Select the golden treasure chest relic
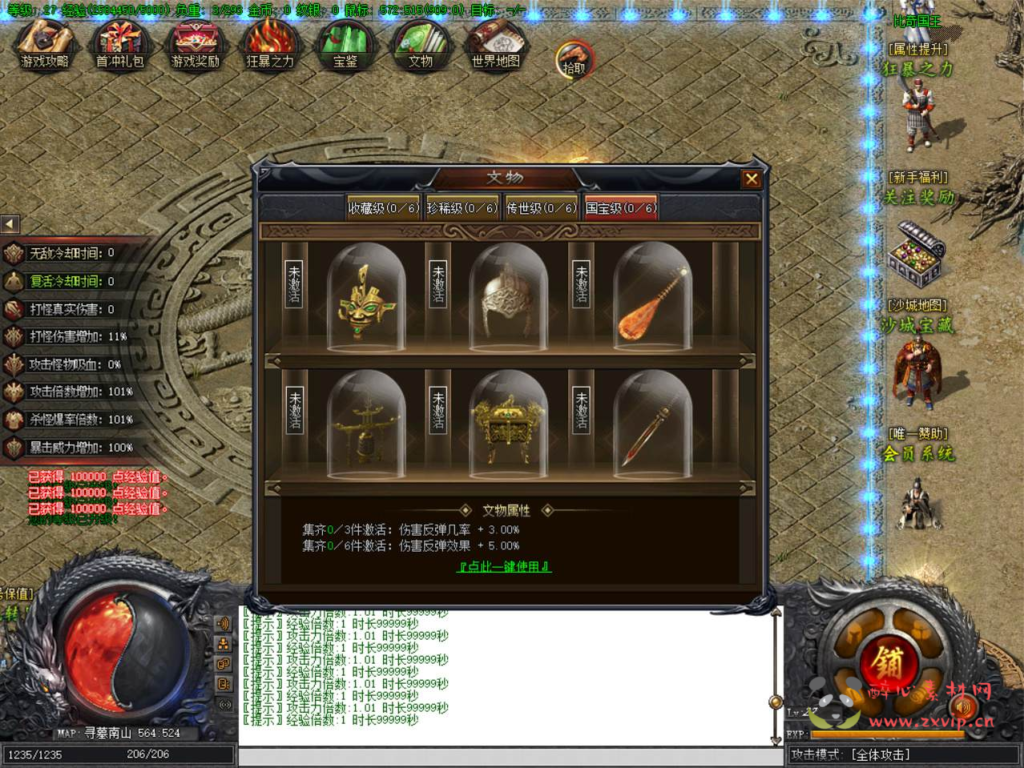This screenshot has height=768, width=1024. pyautogui.click(x=508, y=425)
